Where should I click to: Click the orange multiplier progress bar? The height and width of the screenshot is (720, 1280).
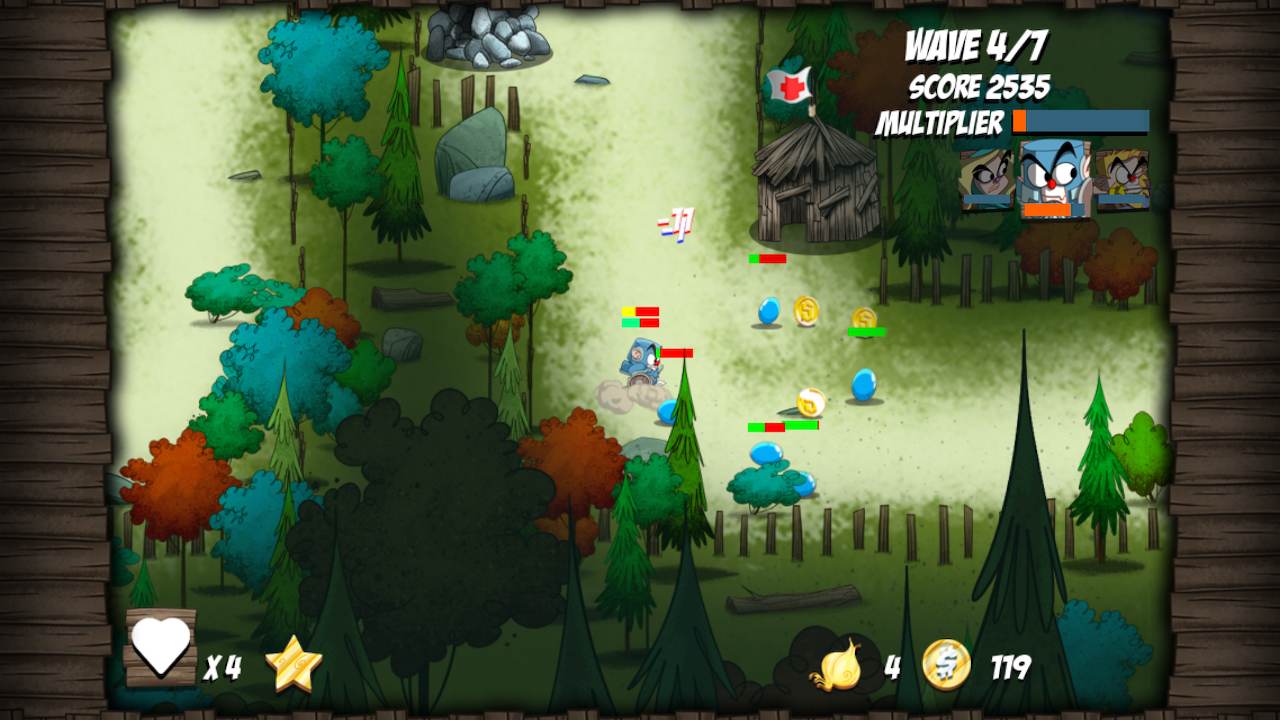pyautogui.click(x=1080, y=121)
